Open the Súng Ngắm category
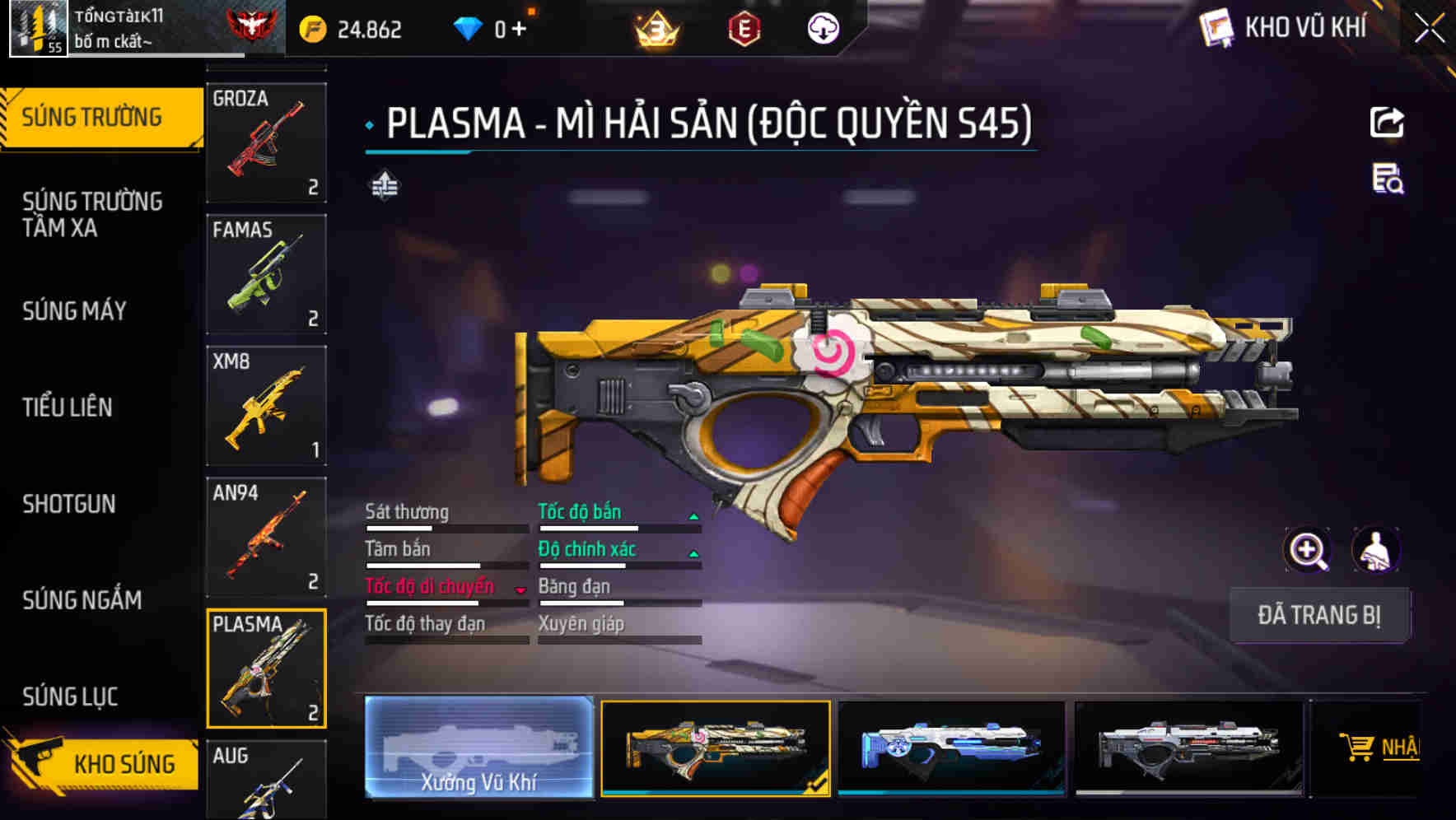Viewport: 1456px width, 820px height. tap(81, 600)
